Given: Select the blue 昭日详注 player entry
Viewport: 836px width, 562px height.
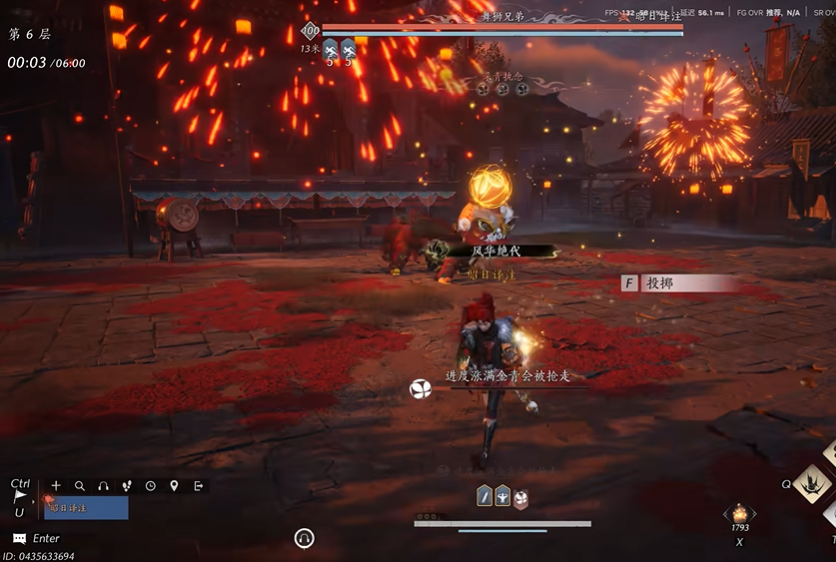Looking at the screenshot, I should tap(86, 508).
